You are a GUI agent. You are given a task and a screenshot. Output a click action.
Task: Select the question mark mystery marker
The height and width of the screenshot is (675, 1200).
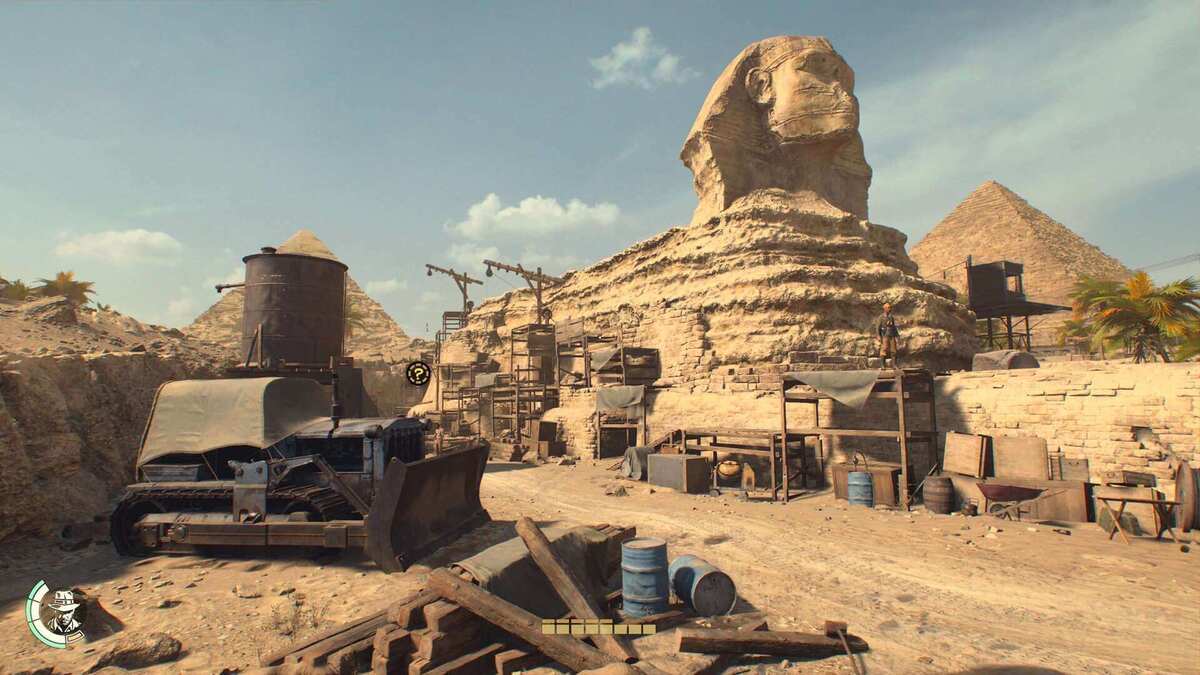(418, 374)
